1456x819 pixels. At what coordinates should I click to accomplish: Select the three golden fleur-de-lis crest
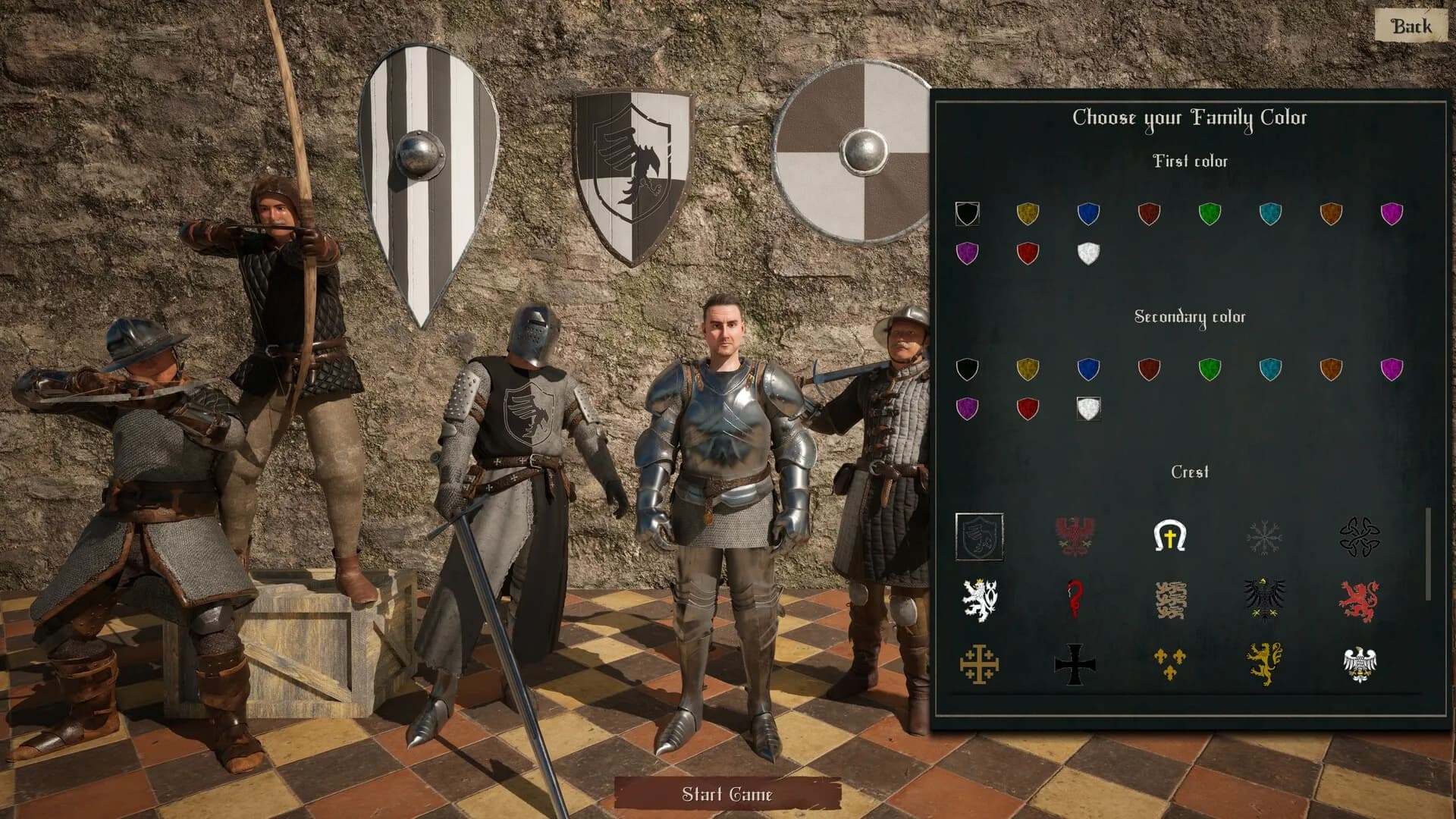point(1169,664)
